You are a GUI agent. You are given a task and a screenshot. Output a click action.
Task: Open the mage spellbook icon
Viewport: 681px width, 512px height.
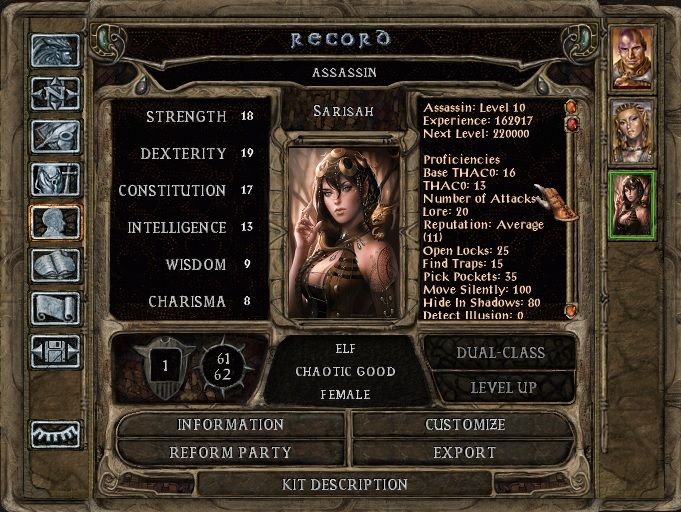point(55,264)
